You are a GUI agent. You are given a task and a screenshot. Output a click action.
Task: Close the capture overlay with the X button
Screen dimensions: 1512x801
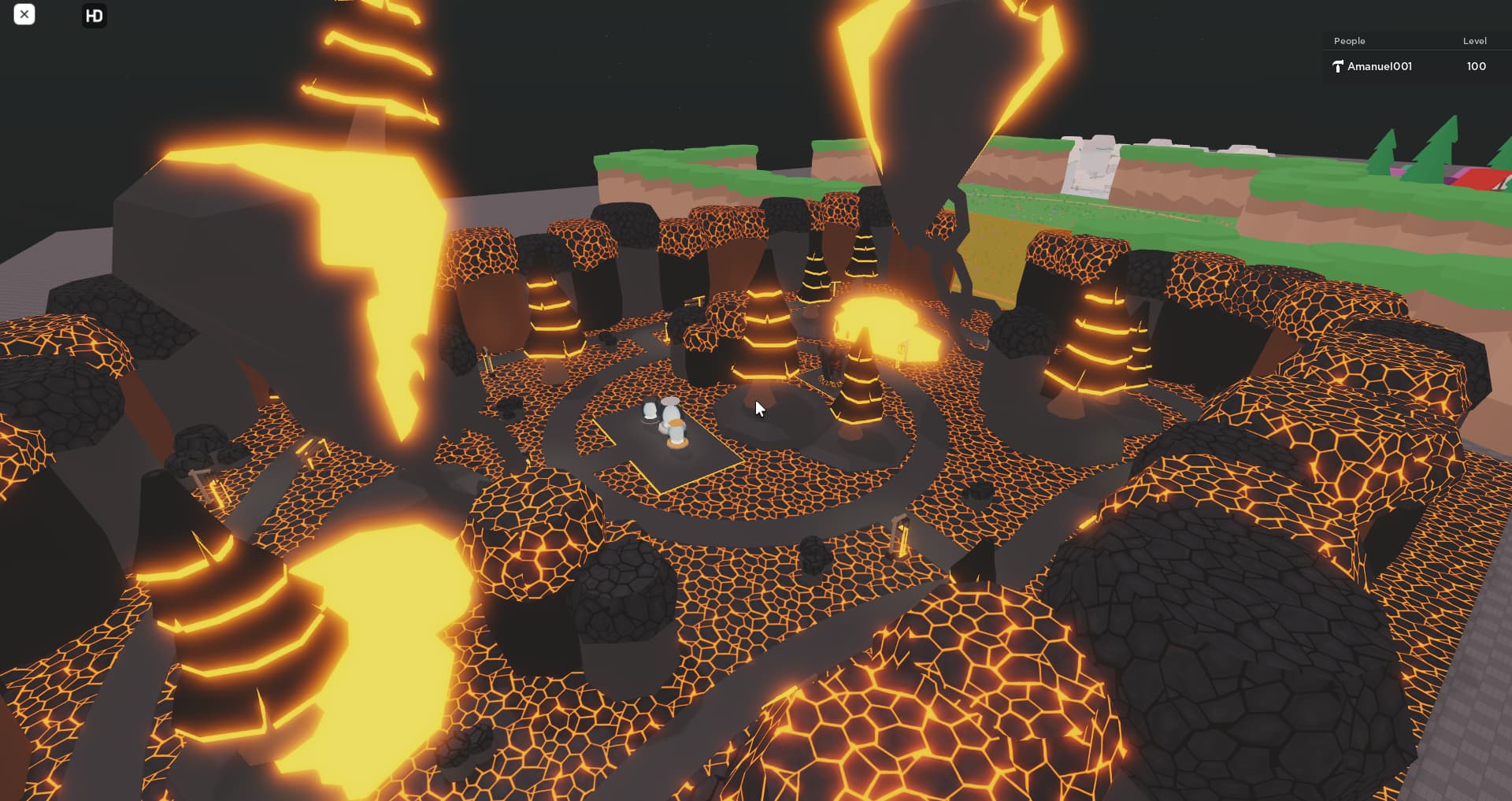pyautogui.click(x=24, y=14)
